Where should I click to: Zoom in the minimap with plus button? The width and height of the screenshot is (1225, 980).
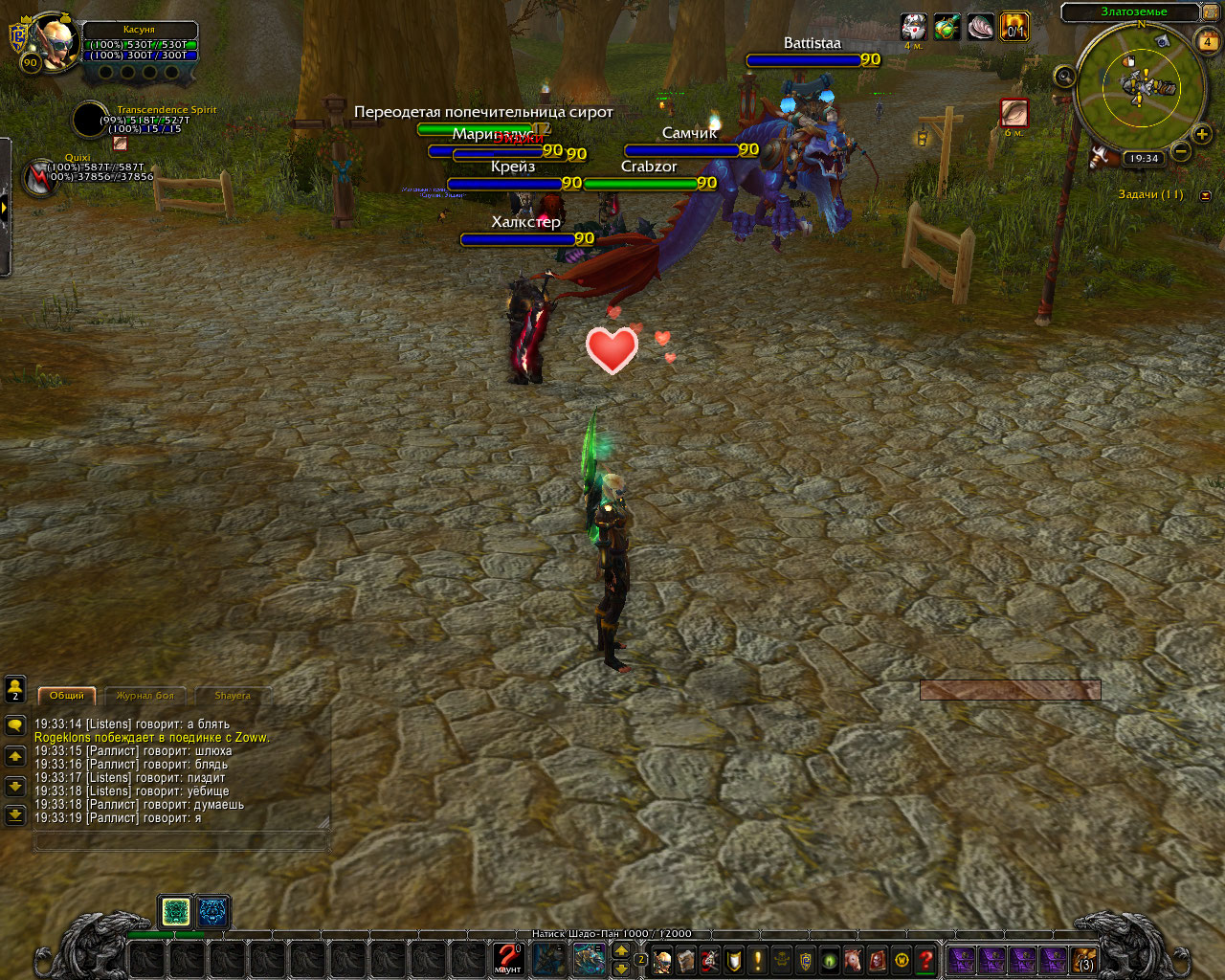pos(1202,134)
